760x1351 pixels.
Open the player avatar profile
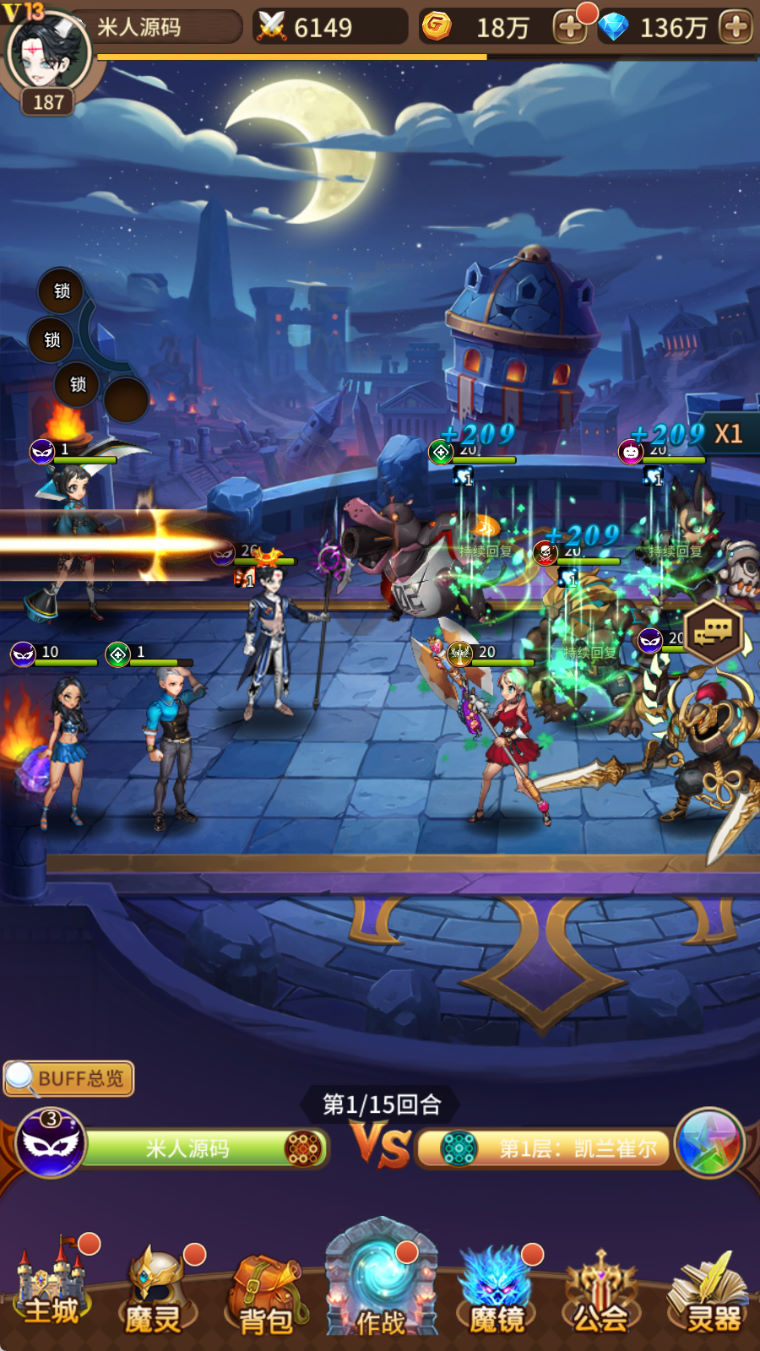48,52
